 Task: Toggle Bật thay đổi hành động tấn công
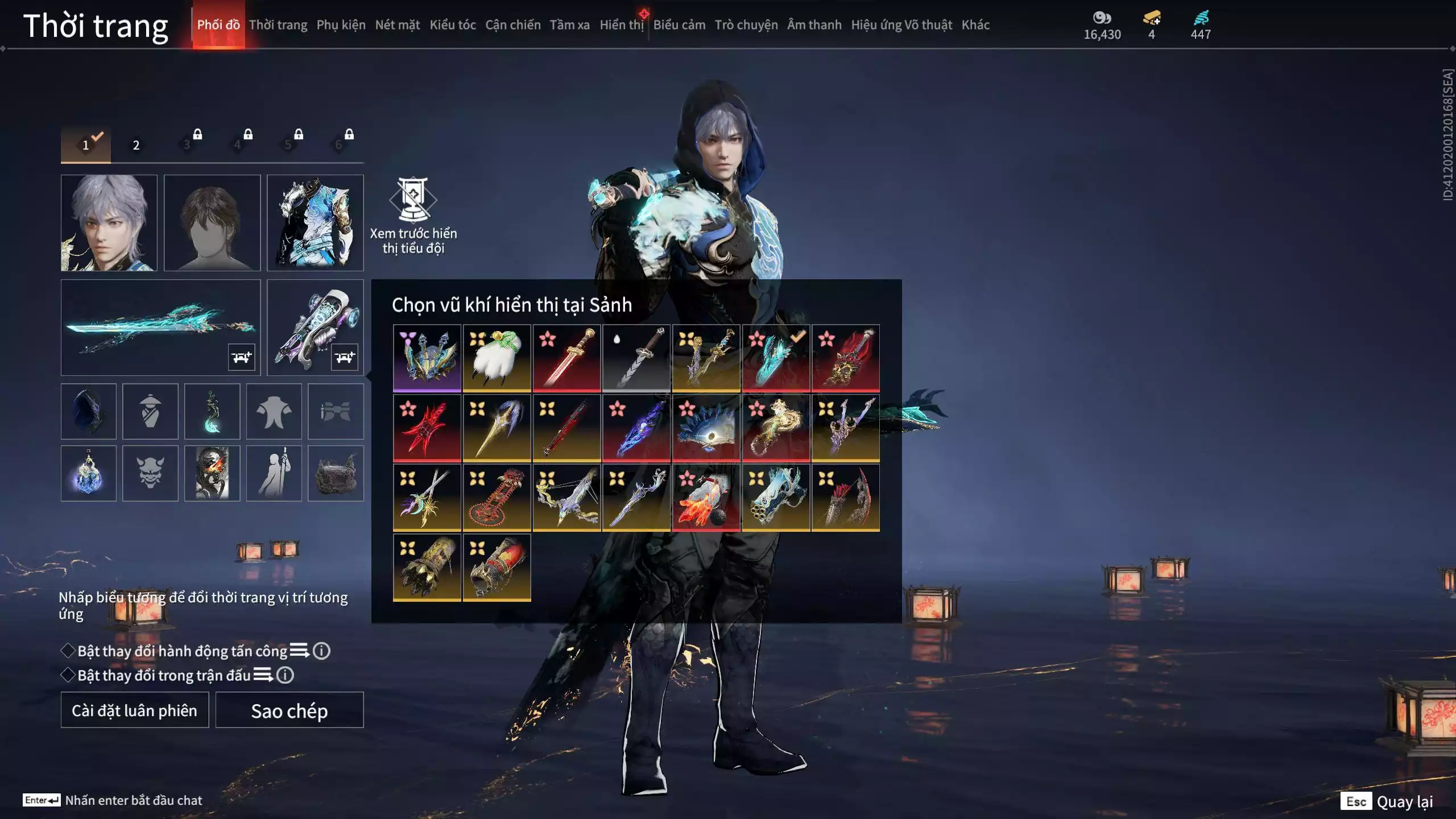(68, 651)
